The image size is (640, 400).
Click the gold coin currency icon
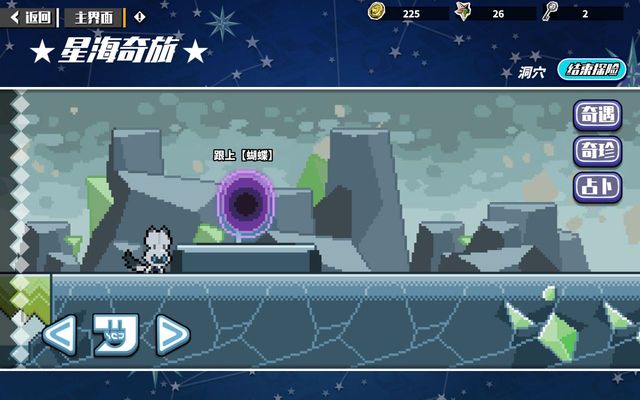point(377,12)
